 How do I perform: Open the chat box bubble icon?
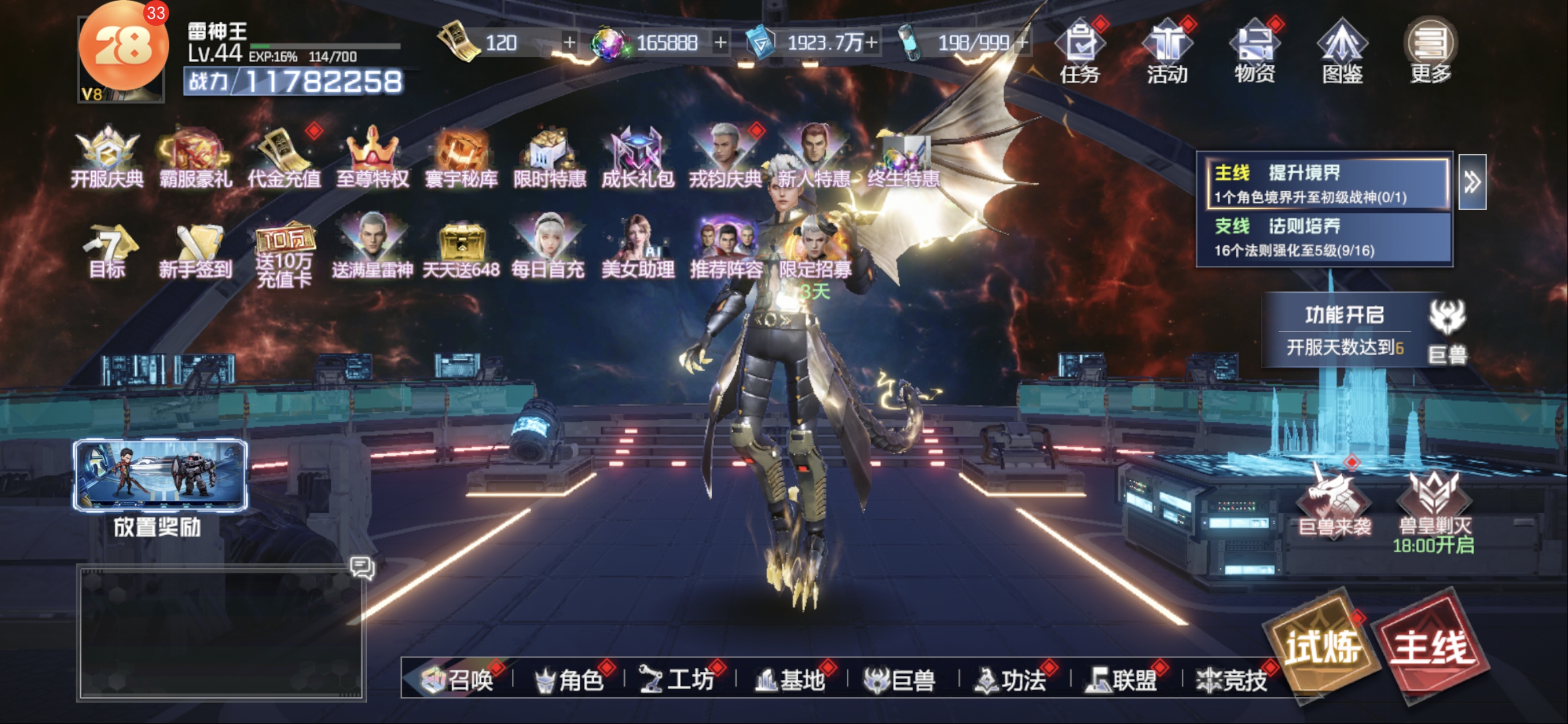(x=362, y=568)
